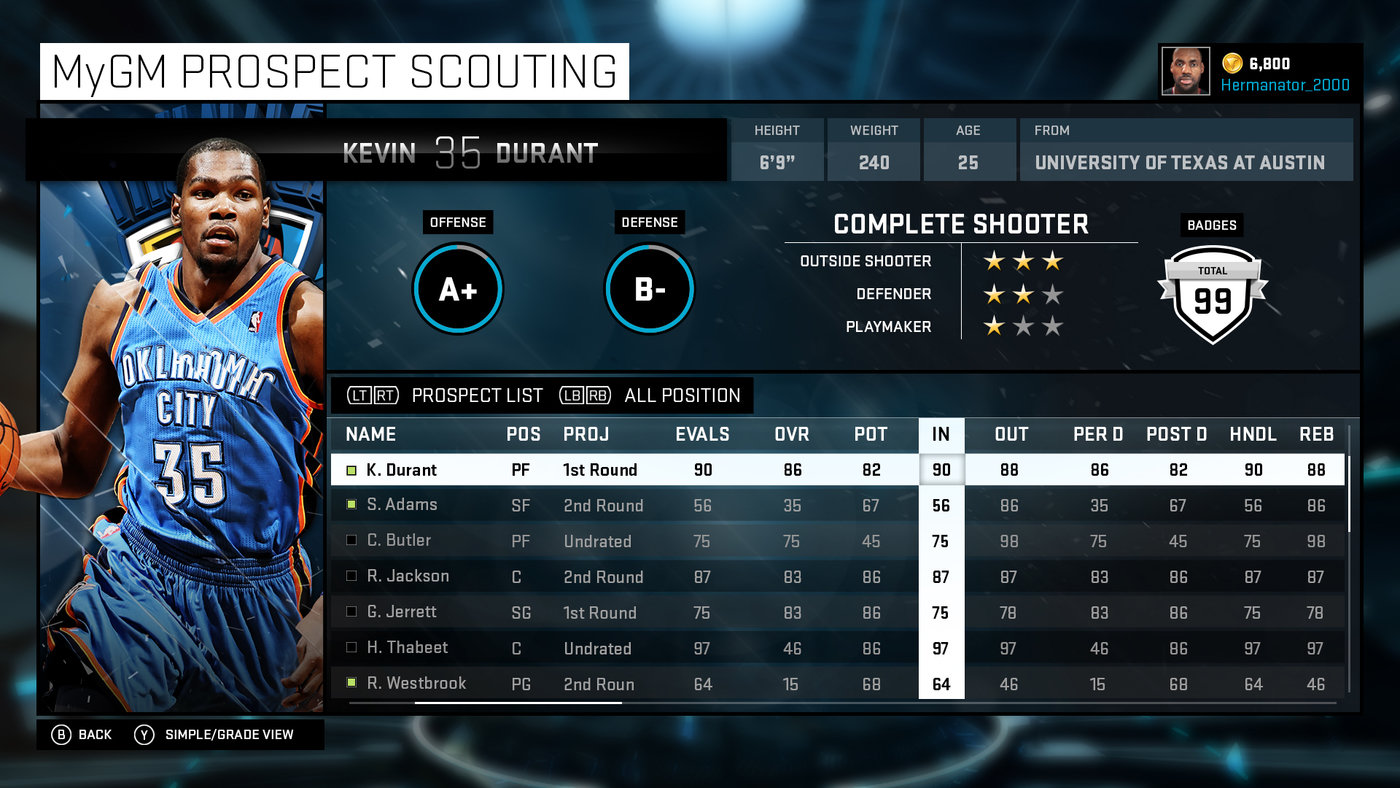1400x788 pixels.
Task: Sort by the REB column header
Action: point(1316,434)
